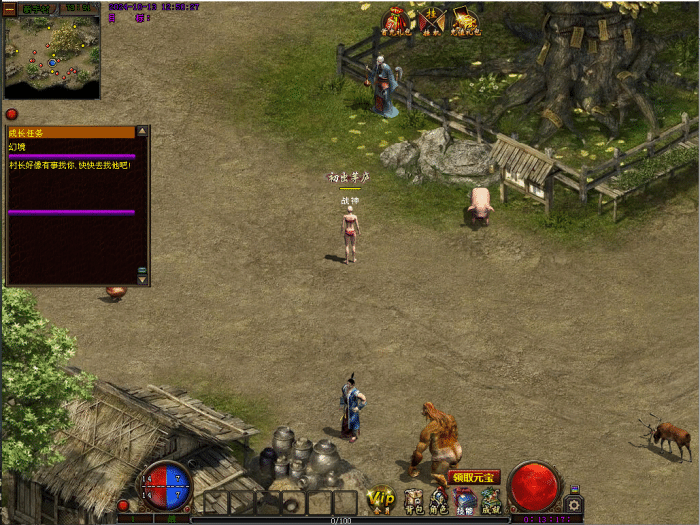The height and width of the screenshot is (525, 700).
Task: Click the minimap
Action: coord(52,55)
